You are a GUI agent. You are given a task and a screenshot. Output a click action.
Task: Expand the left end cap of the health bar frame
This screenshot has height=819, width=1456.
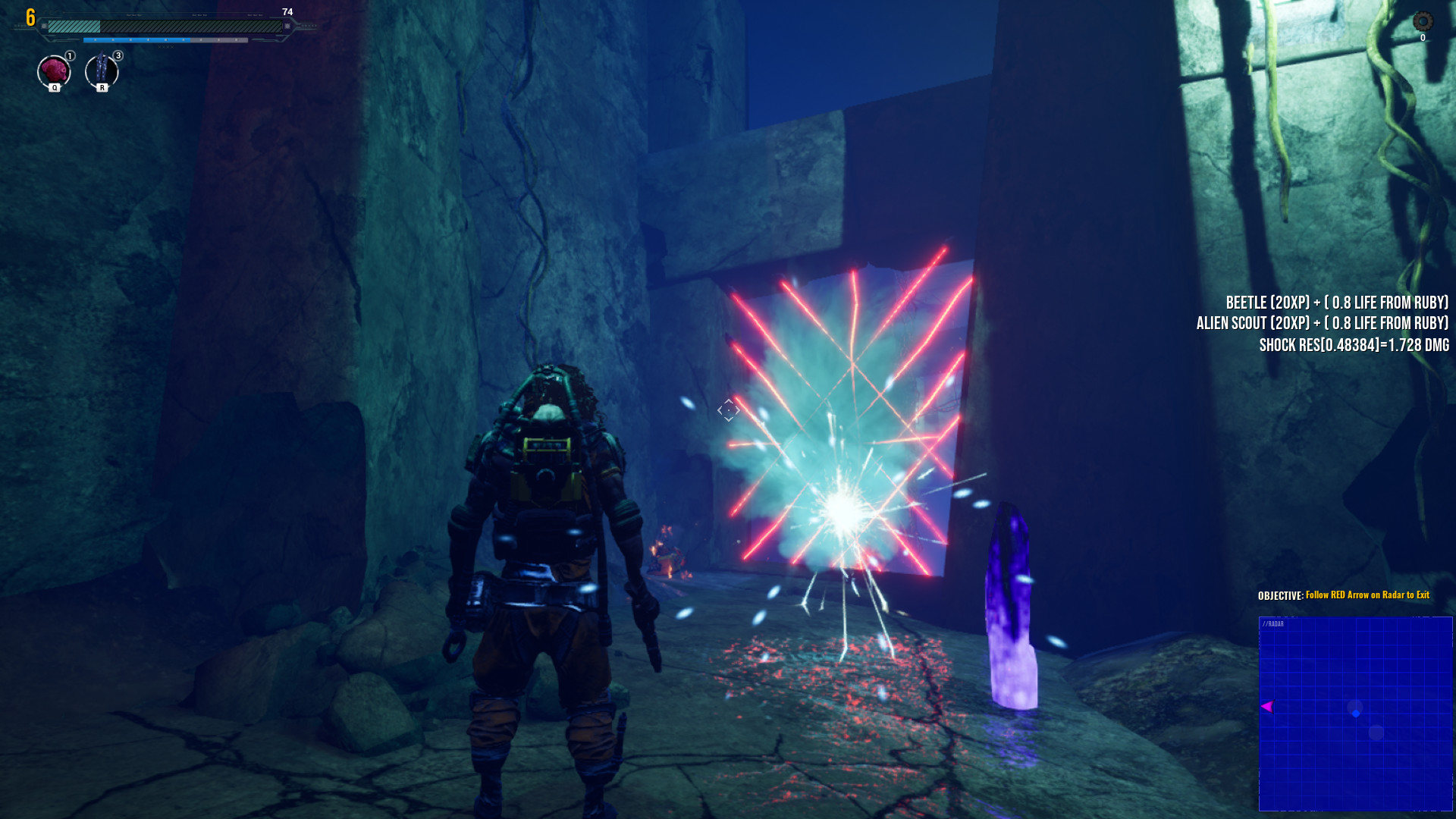point(45,25)
